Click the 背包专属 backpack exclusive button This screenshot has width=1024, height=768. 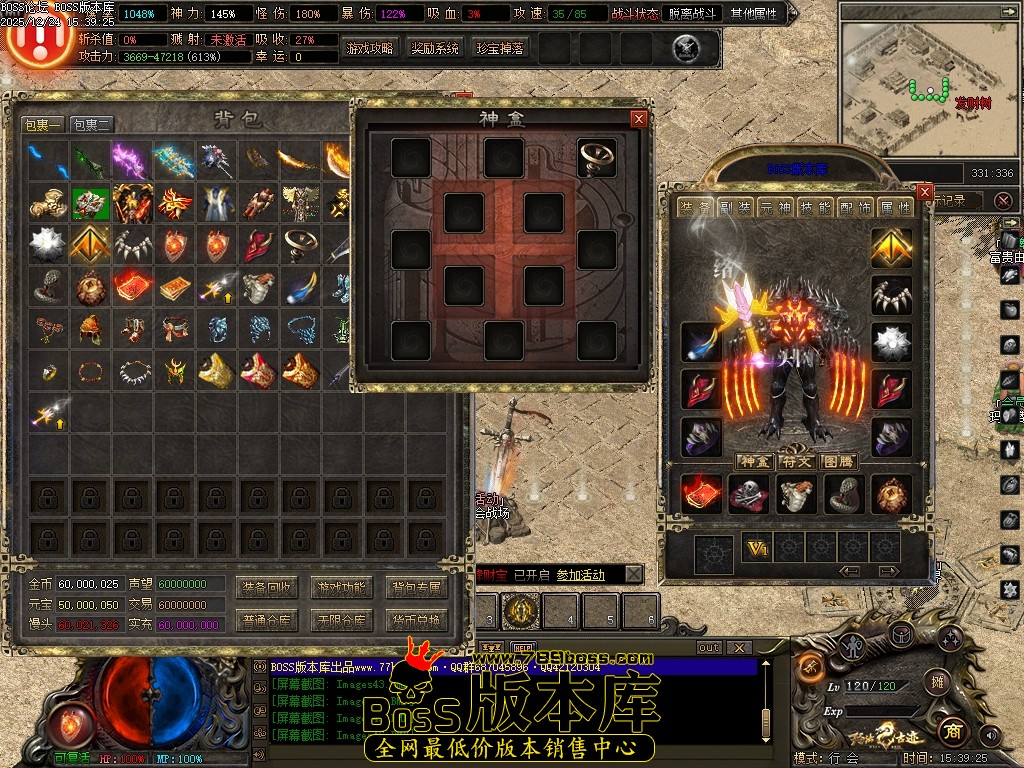416,587
